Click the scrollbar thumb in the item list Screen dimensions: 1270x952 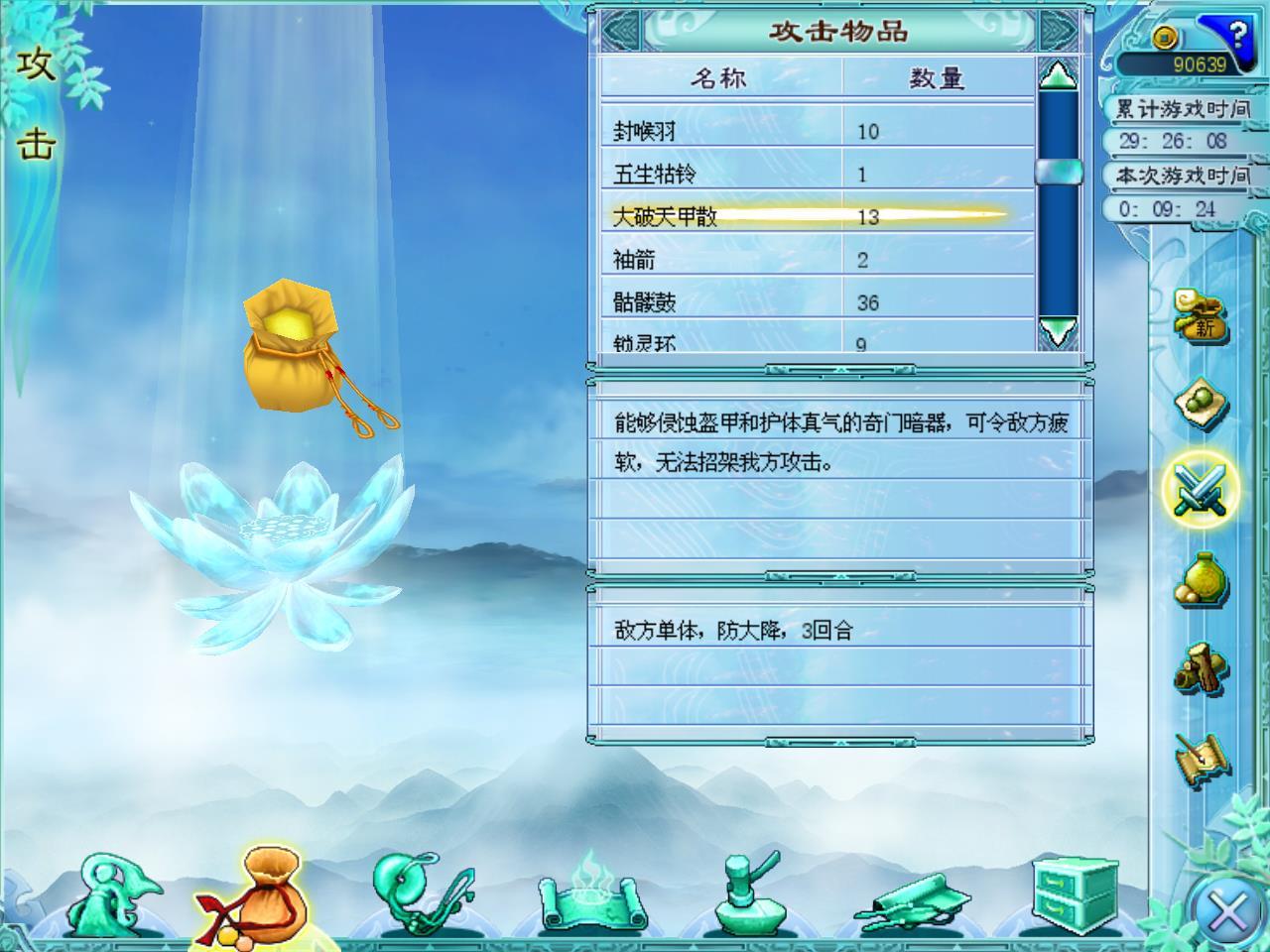(1058, 174)
